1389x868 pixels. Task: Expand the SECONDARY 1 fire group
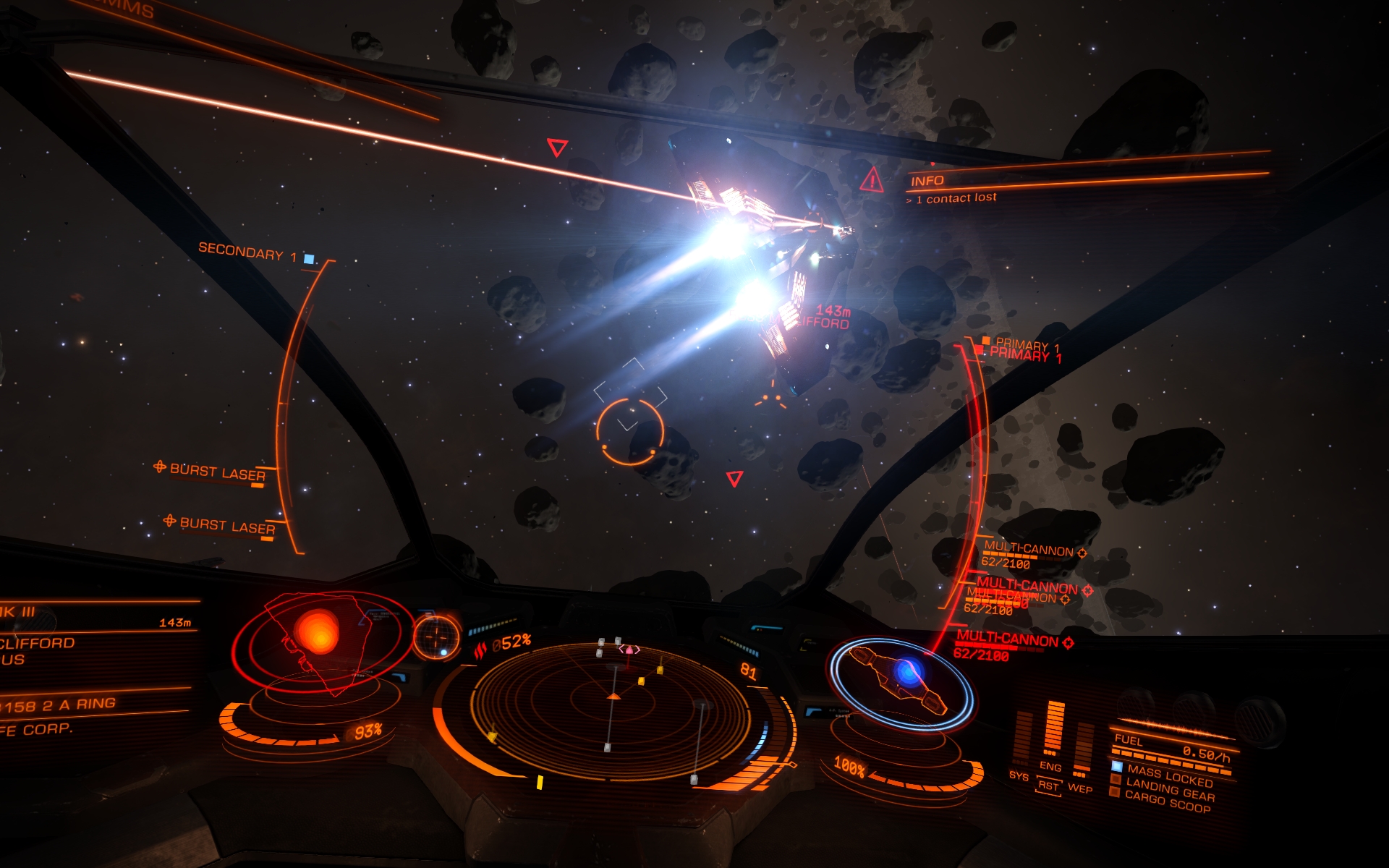click(x=250, y=252)
